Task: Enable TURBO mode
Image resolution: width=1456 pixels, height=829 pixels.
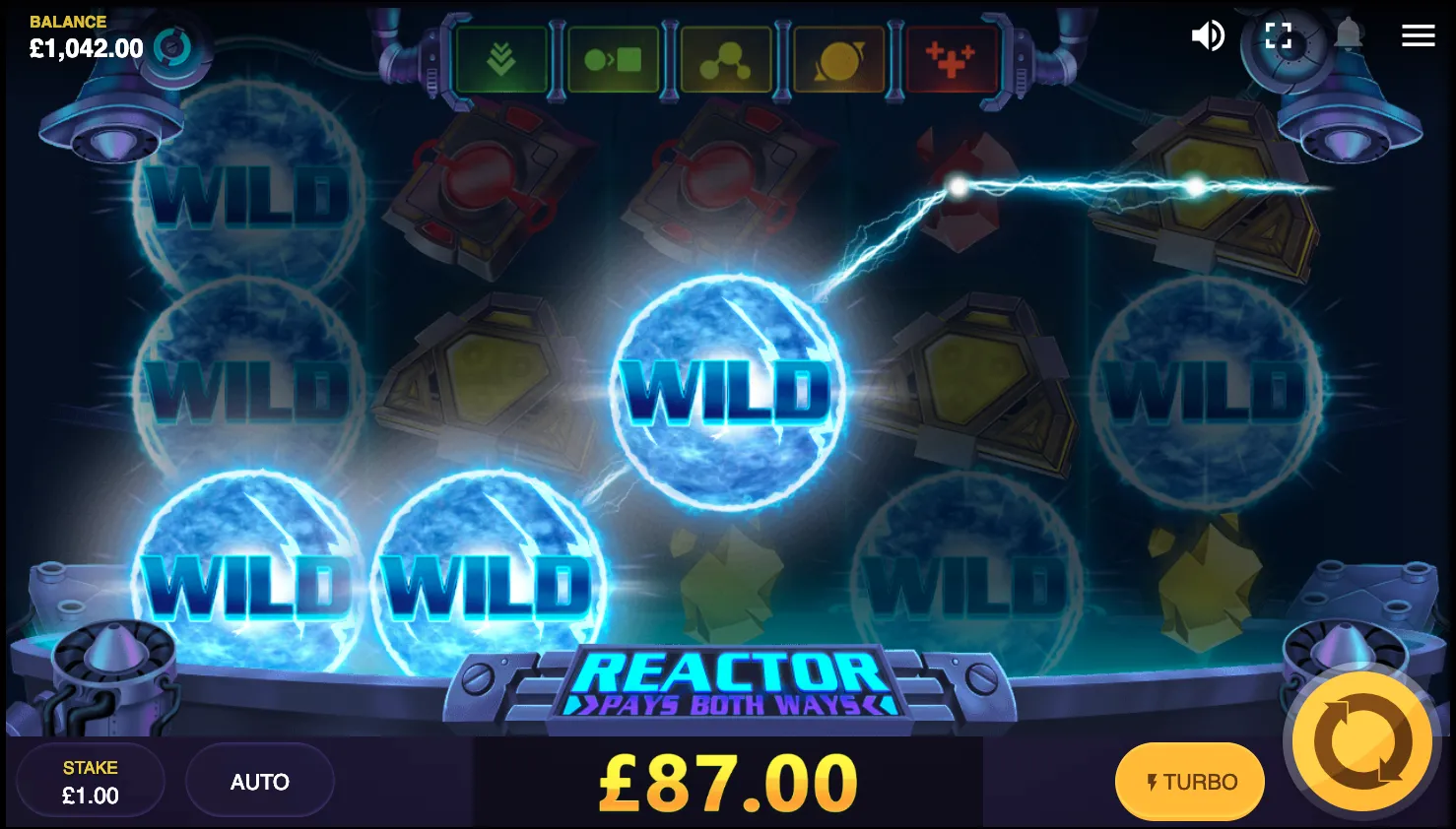Action: (x=1189, y=781)
